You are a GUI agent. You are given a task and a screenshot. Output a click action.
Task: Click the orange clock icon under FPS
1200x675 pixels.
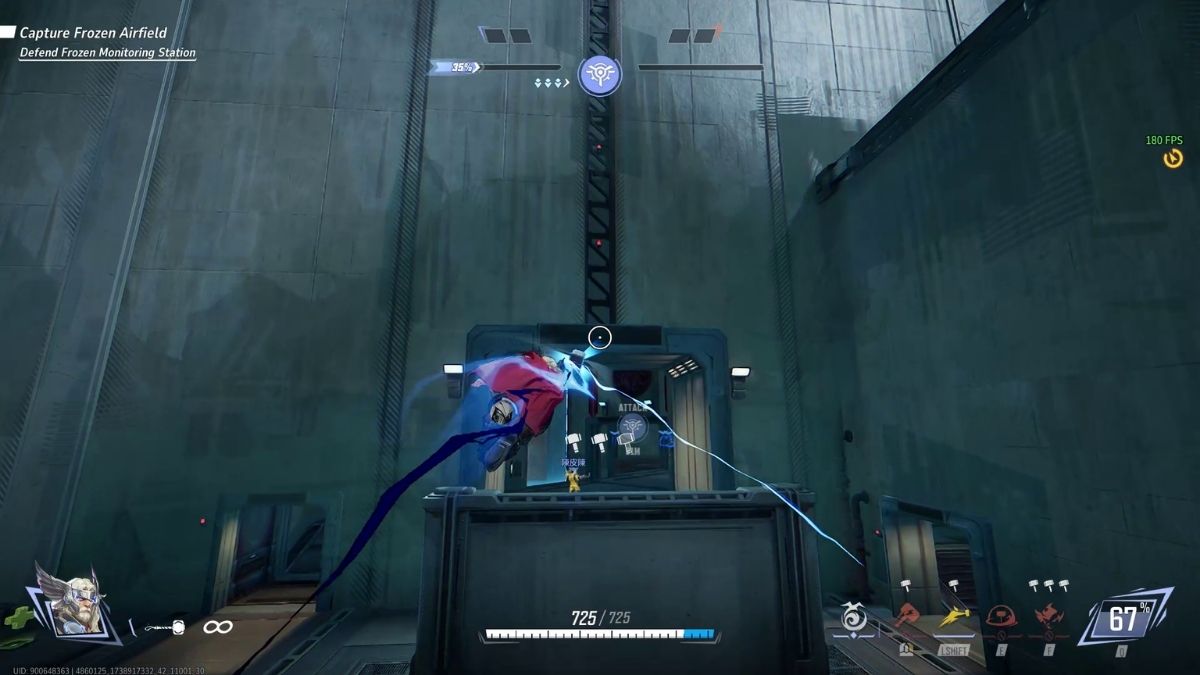tap(1173, 158)
